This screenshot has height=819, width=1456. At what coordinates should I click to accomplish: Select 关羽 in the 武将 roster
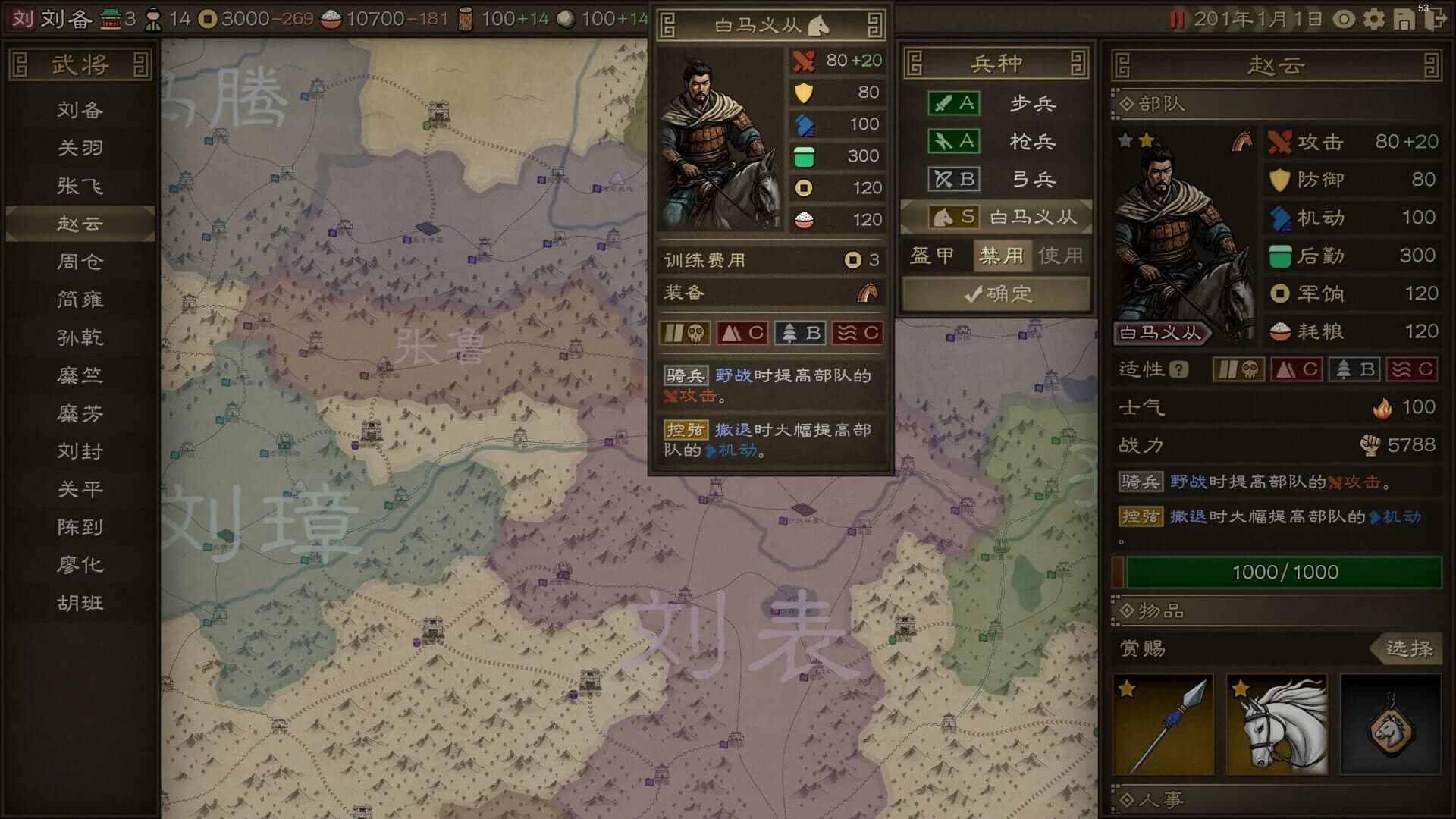tap(80, 148)
